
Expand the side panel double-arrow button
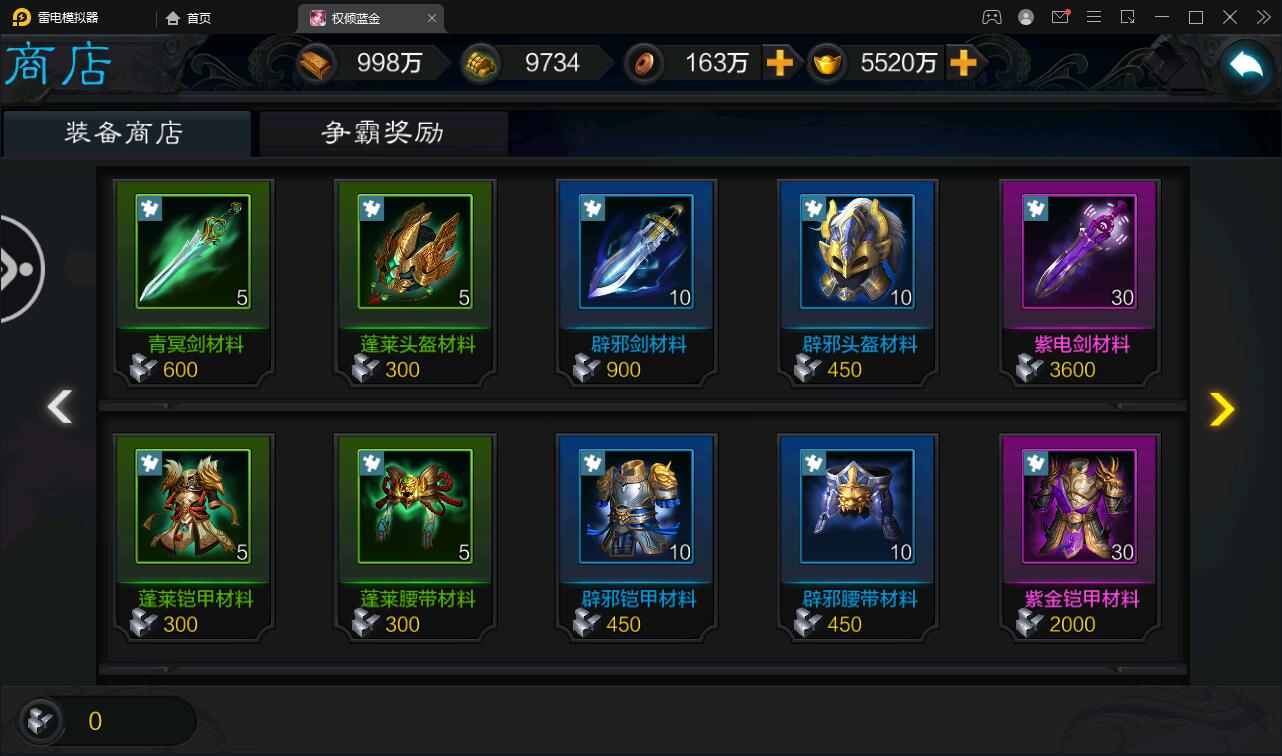point(20,269)
